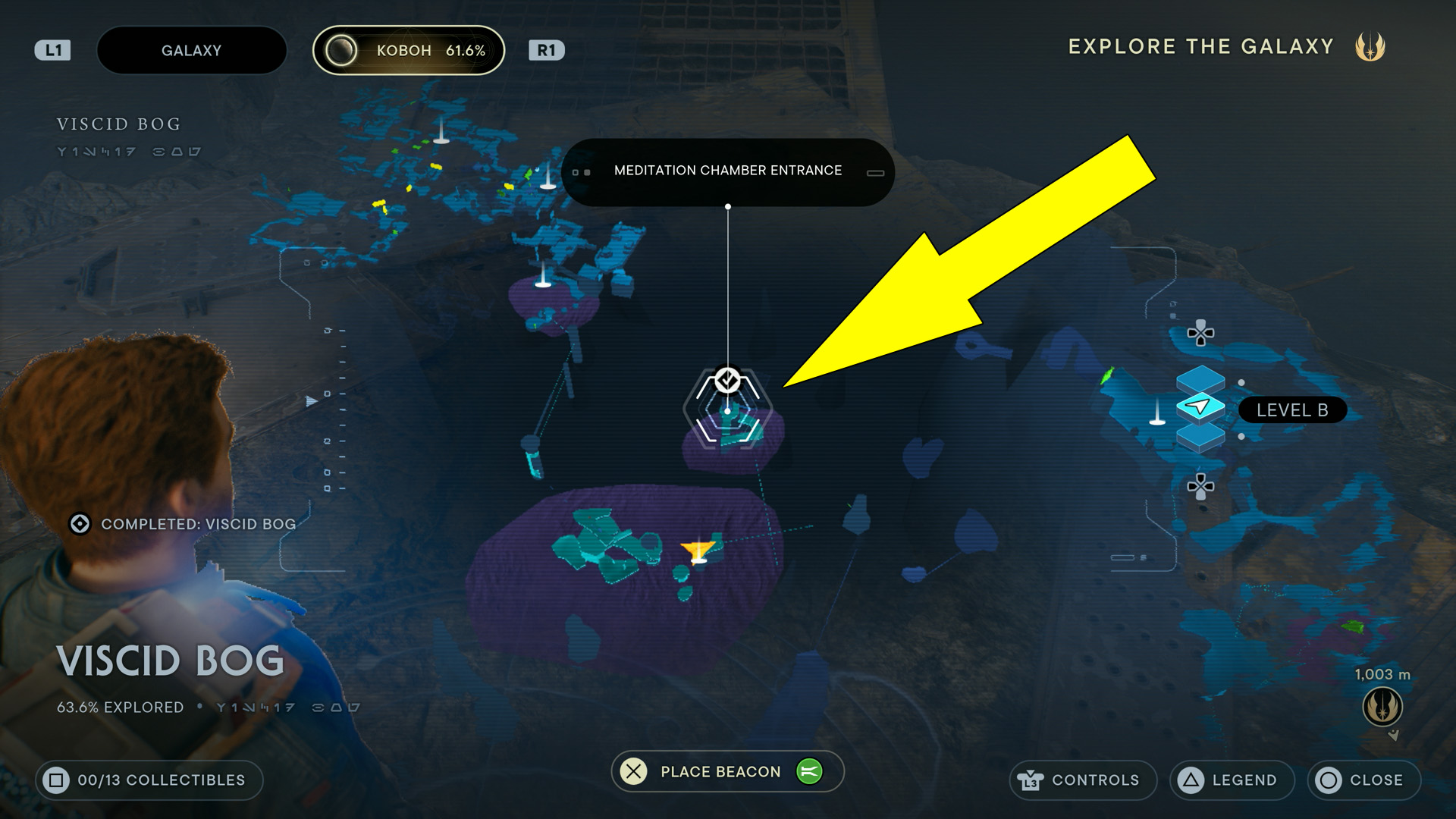Viewport: 1456px width, 819px height.
Task: Click the R1 shoulder button prompt
Action: click(548, 50)
